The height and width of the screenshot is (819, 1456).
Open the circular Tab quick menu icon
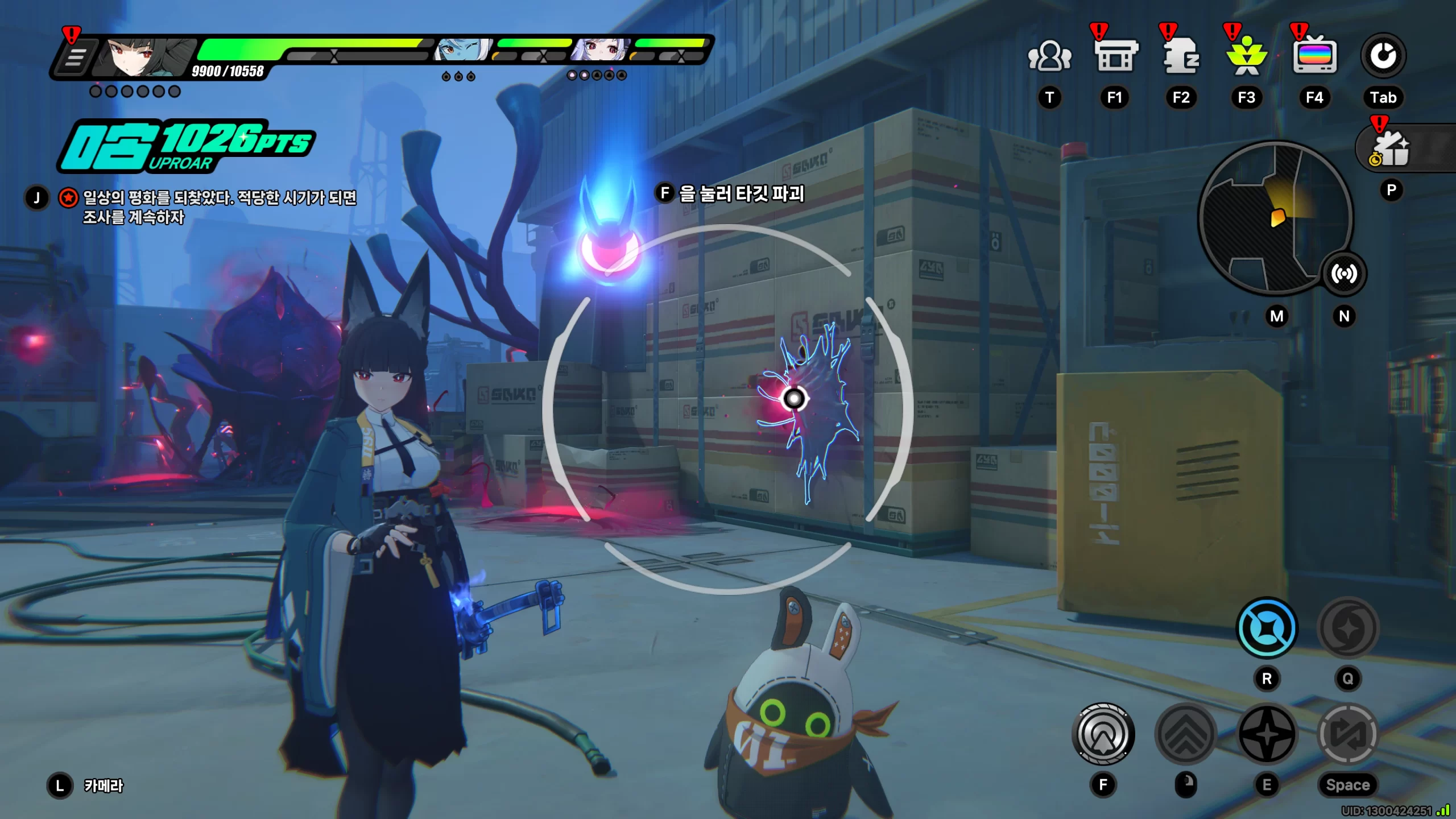1383,56
